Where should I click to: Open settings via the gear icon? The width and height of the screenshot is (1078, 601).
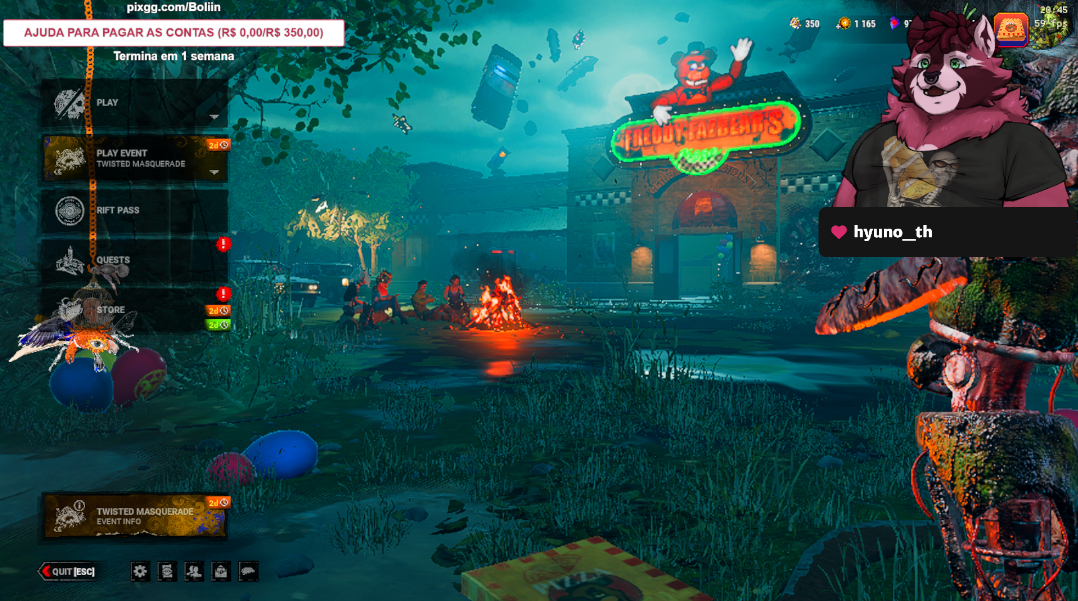[x=141, y=571]
